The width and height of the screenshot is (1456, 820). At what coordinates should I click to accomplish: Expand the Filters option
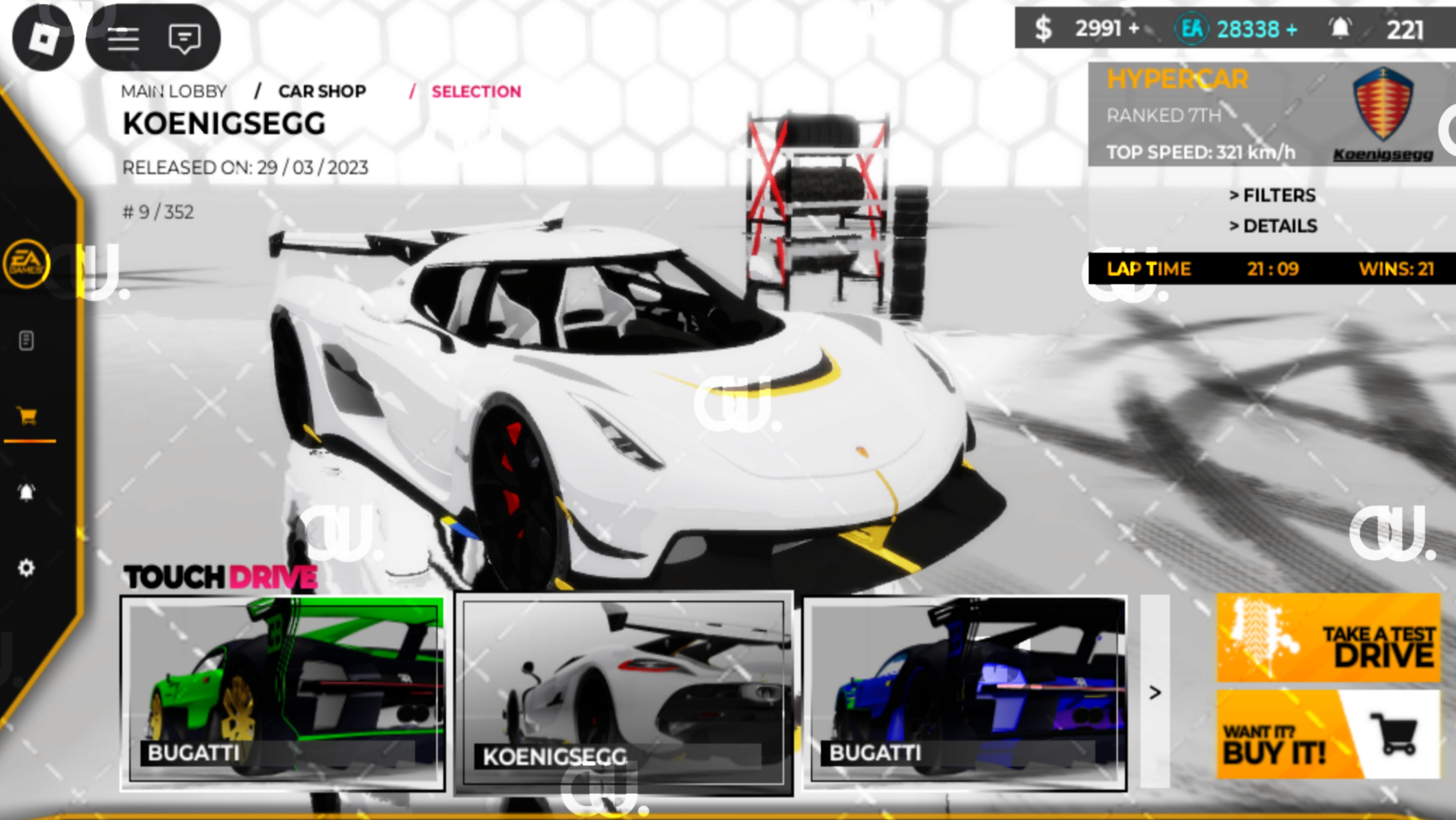pyautogui.click(x=1272, y=195)
